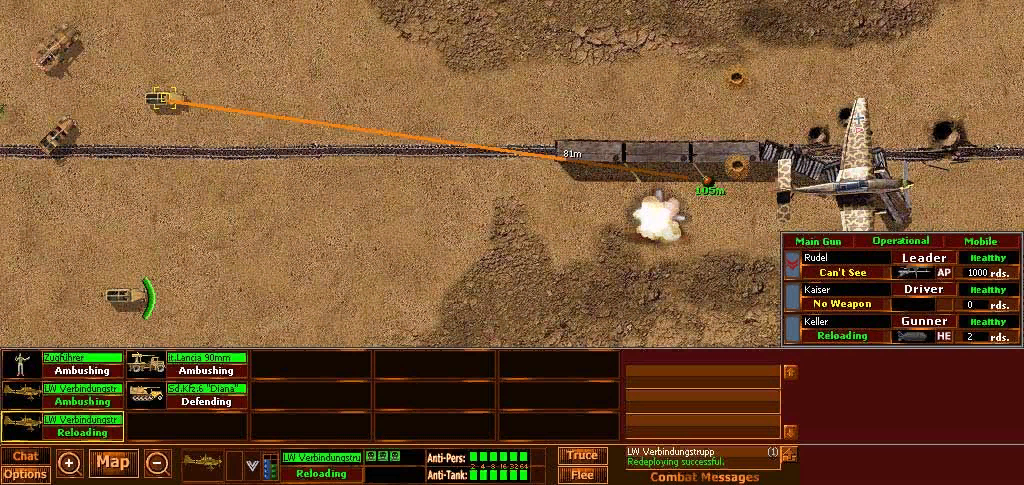1024x485 pixels.
Task: Zoom in with the plus magnifier
Action: click(69, 463)
